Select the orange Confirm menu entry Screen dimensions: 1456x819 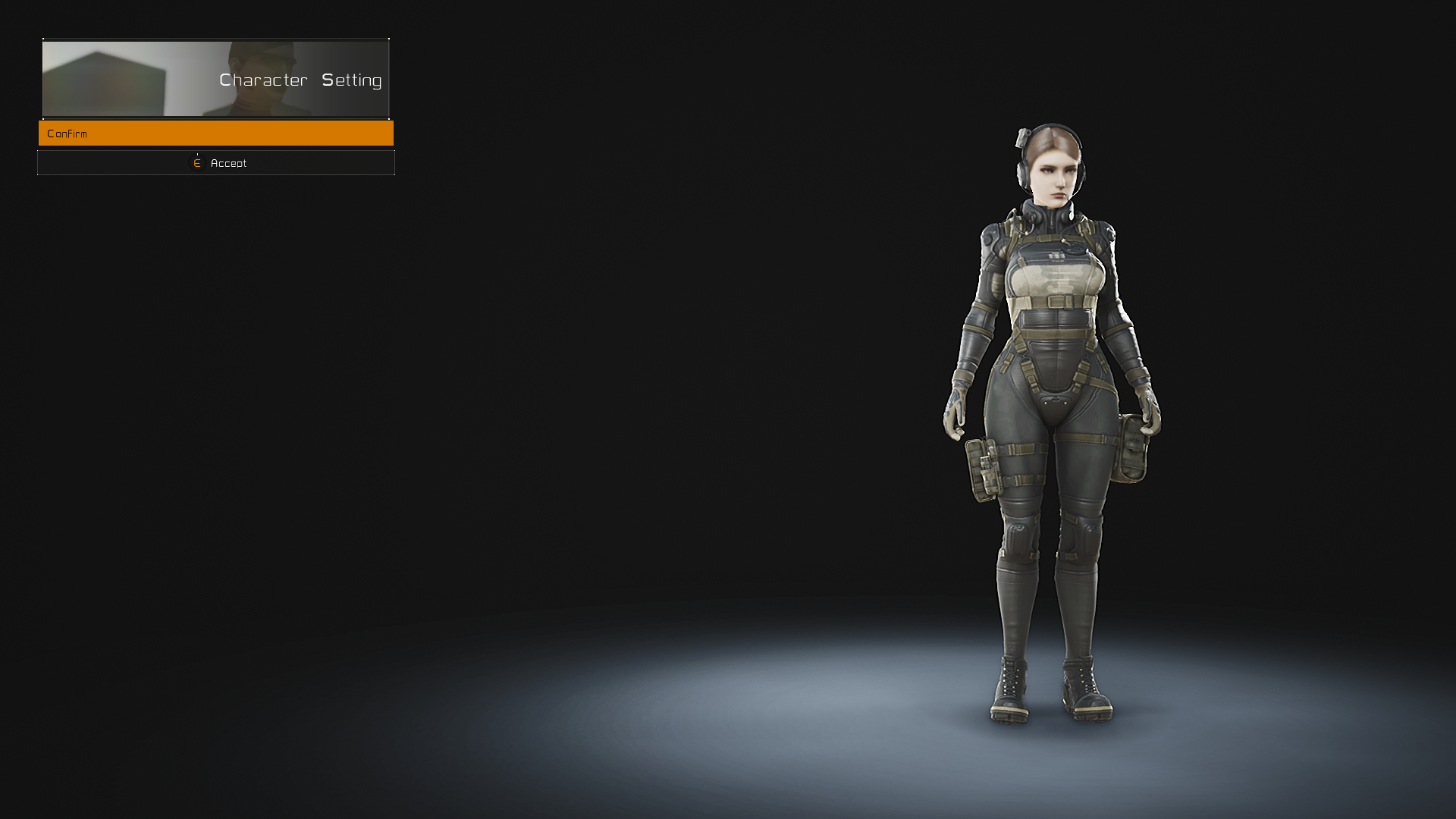[215, 133]
